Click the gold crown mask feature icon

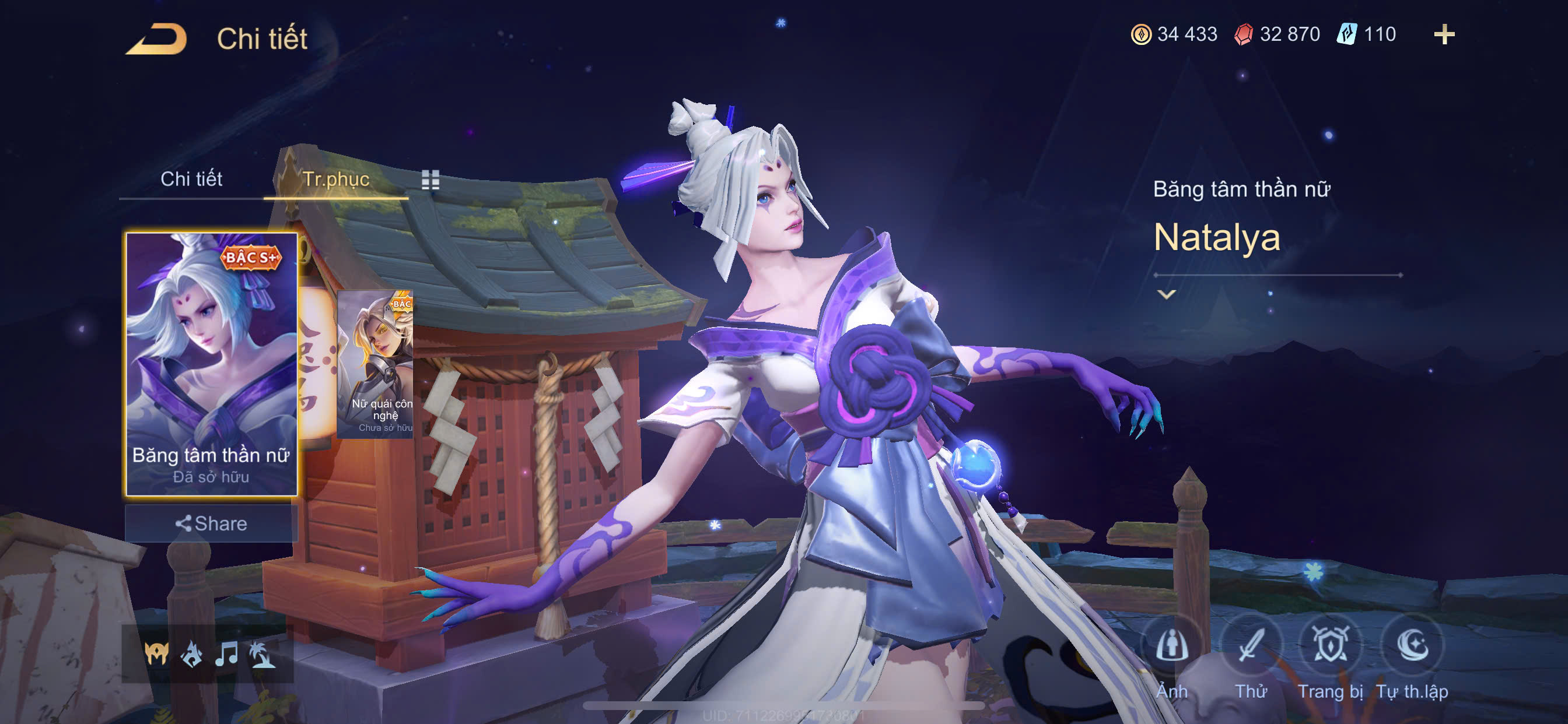coord(156,654)
